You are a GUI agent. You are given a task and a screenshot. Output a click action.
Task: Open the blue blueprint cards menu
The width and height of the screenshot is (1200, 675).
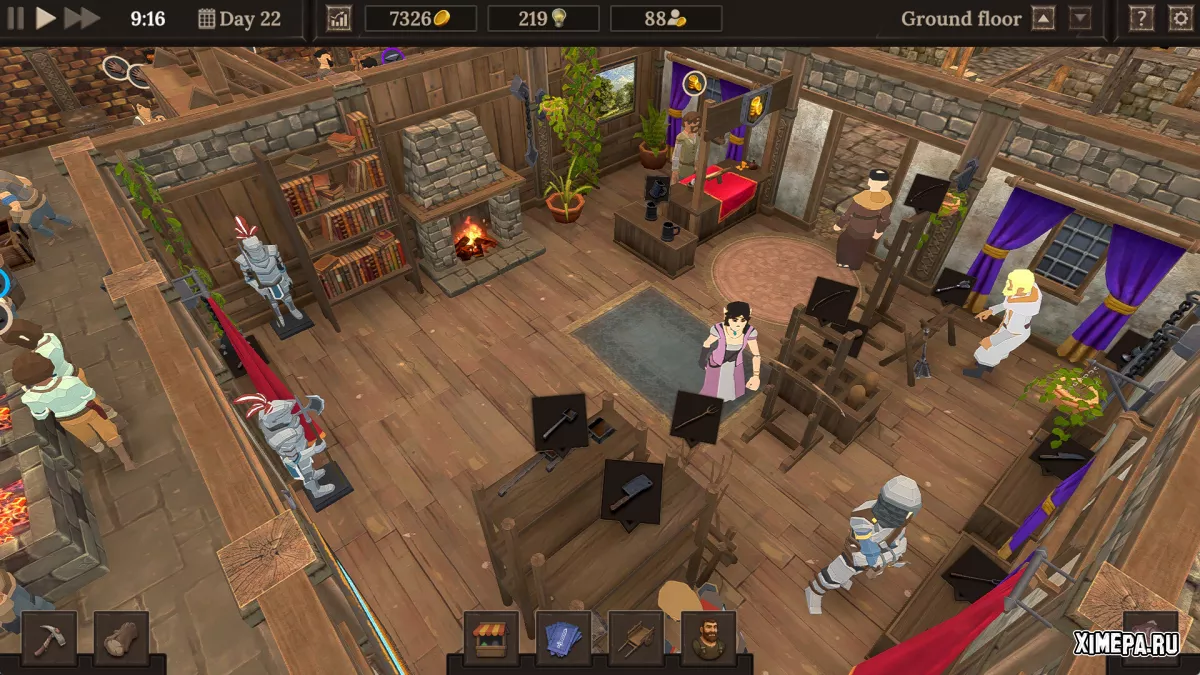pos(563,638)
